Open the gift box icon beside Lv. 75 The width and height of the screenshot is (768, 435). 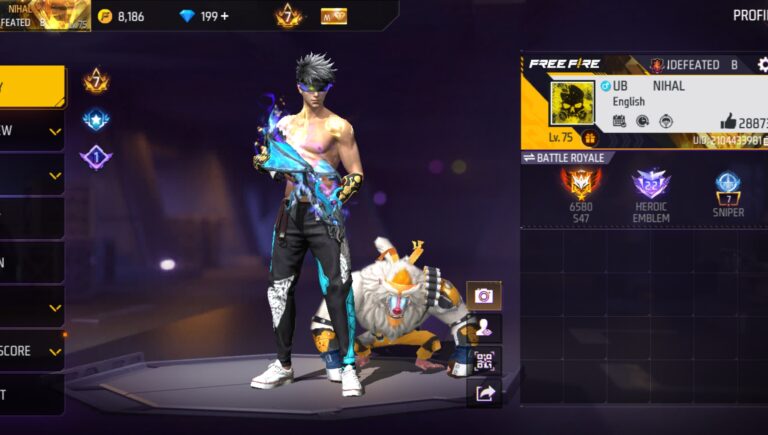click(x=590, y=138)
